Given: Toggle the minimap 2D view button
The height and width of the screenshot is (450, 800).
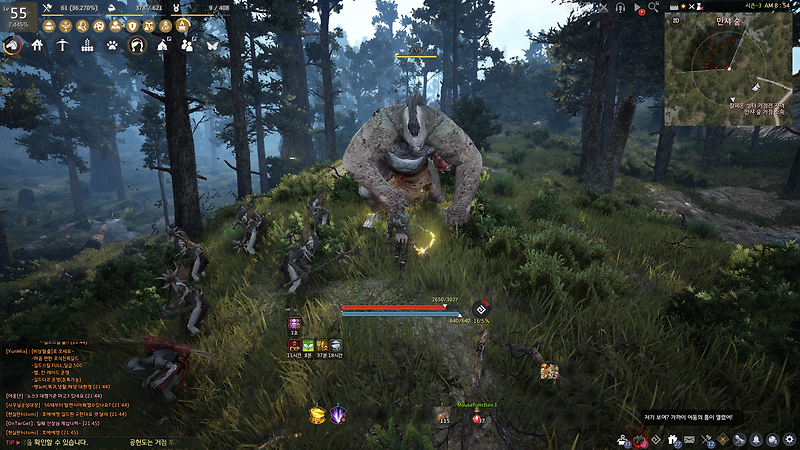Looking at the screenshot, I should point(675,19).
